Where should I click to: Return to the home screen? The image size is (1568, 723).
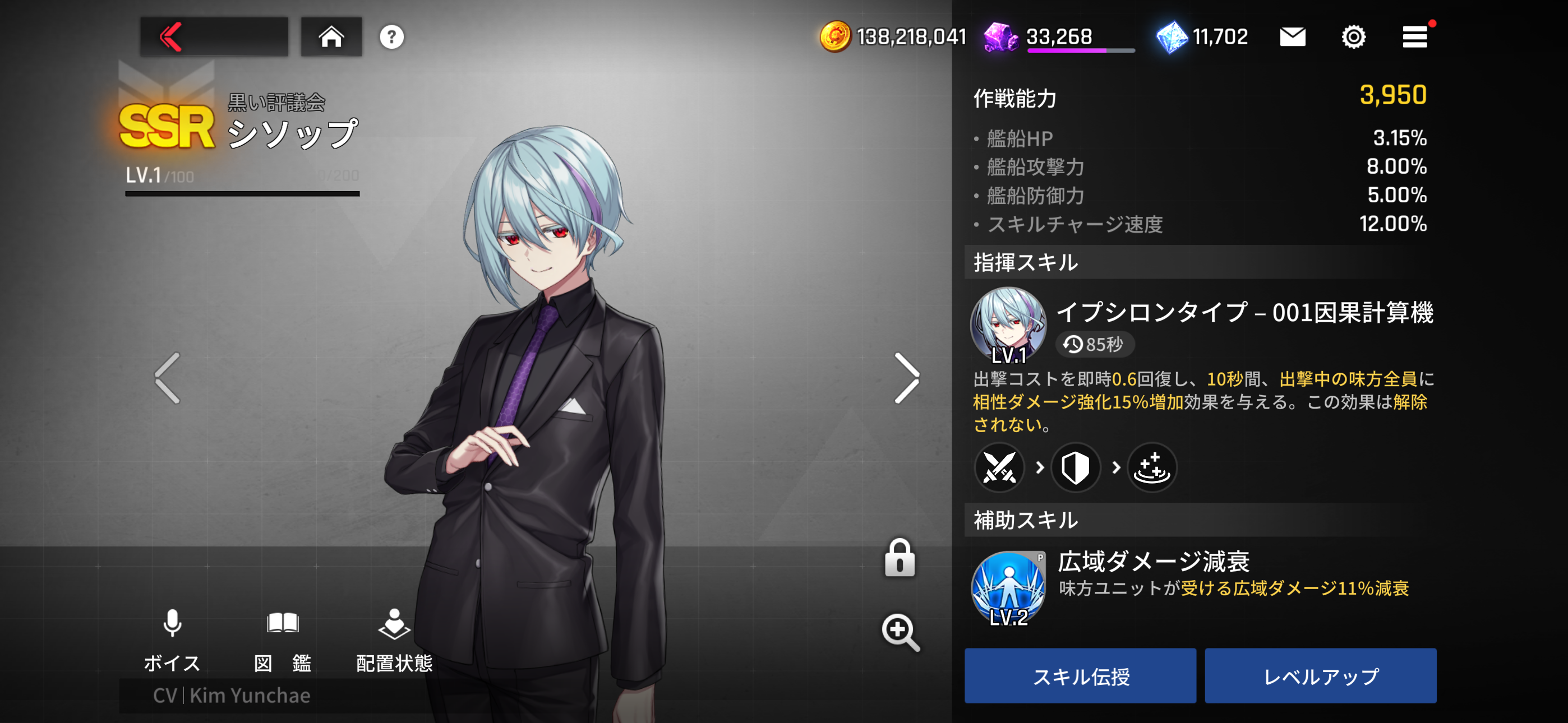pyautogui.click(x=331, y=37)
